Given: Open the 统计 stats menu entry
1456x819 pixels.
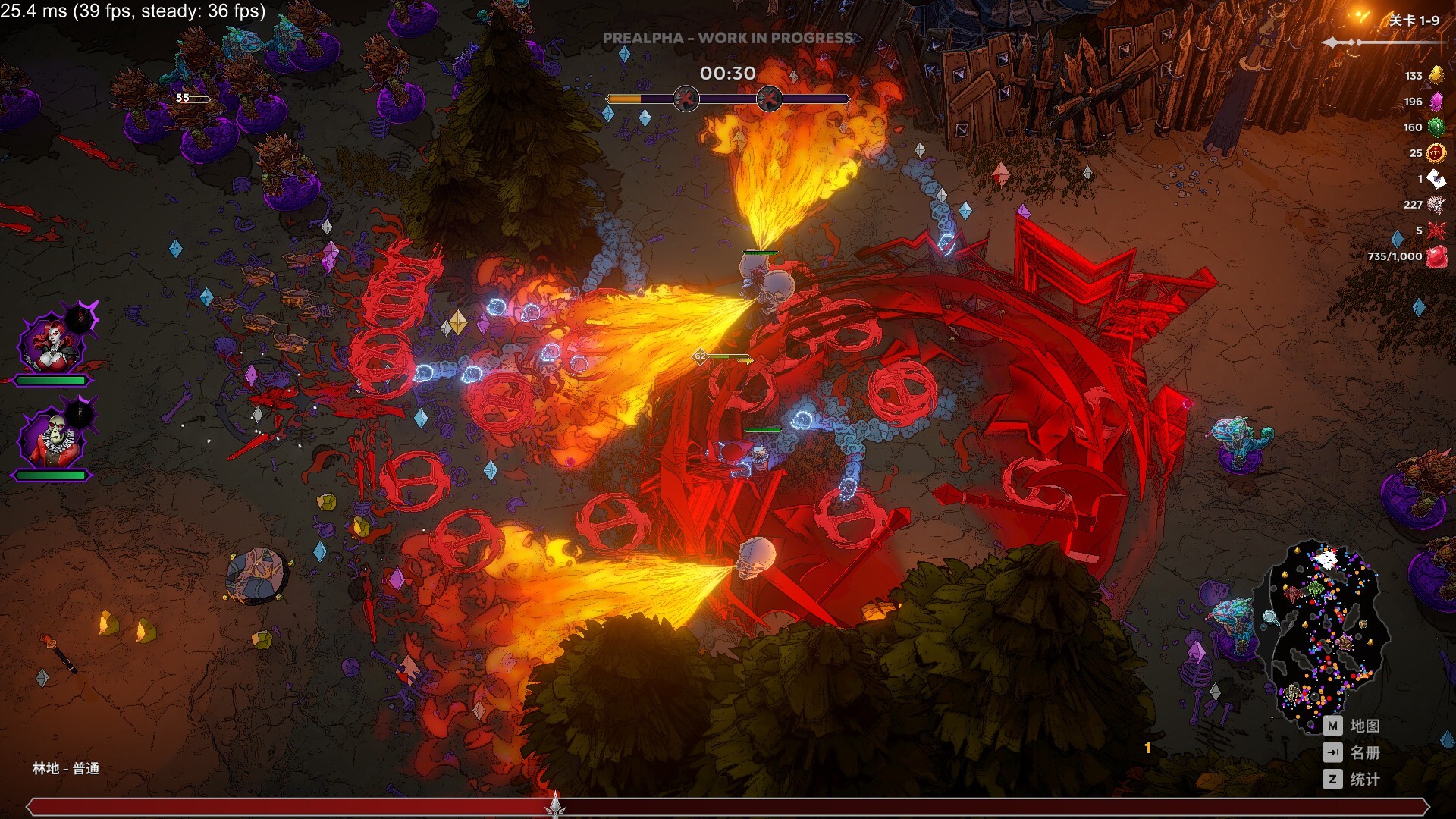Looking at the screenshot, I should click(x=1365, y=779).
